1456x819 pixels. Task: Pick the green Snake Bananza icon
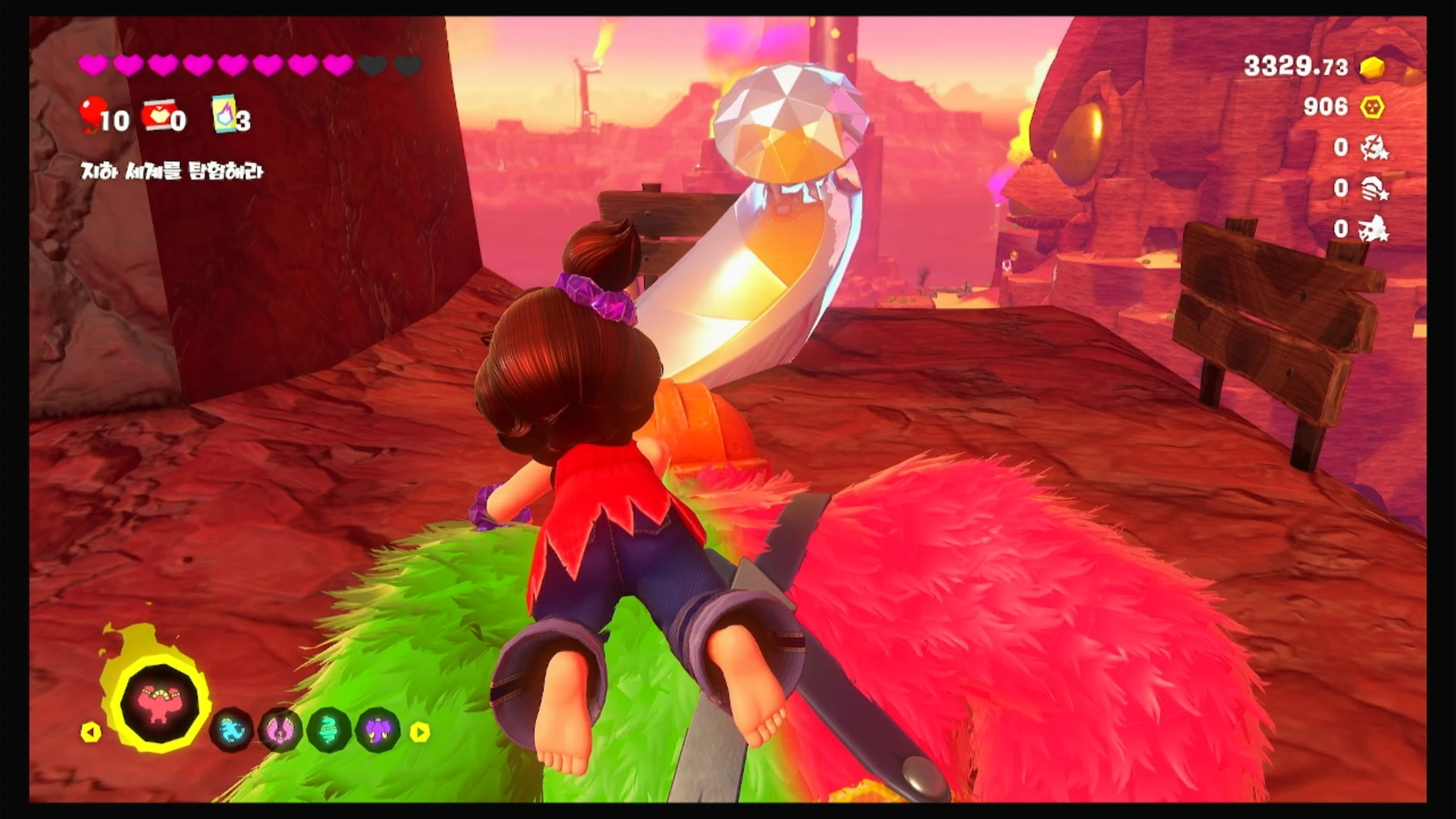click(329, 730)
